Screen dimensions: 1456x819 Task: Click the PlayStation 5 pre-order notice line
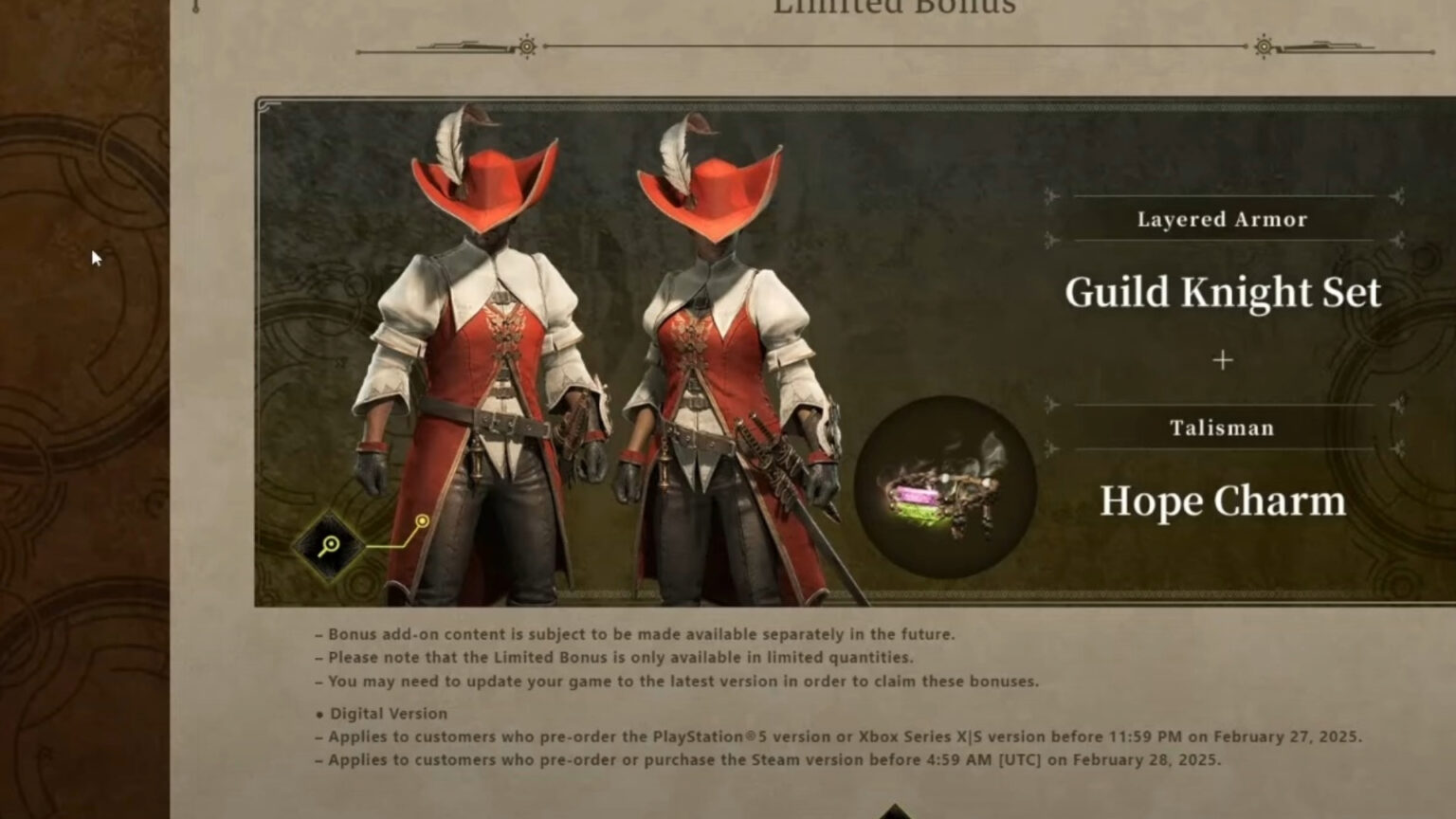click(844, 735)
